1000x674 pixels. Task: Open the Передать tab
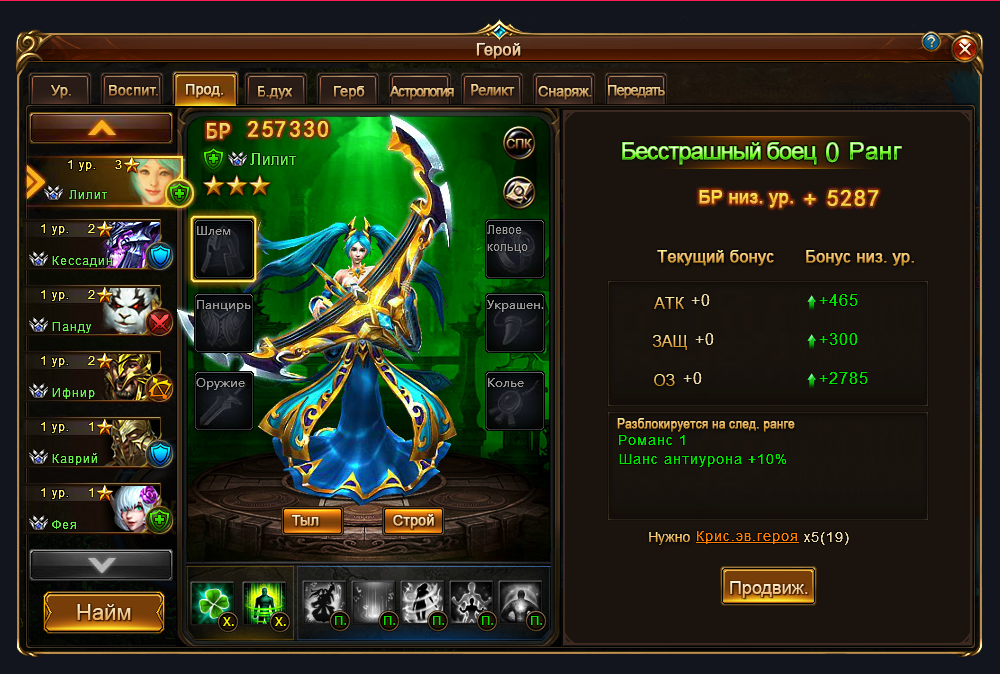pyautogui.click(x=635, y=90)
